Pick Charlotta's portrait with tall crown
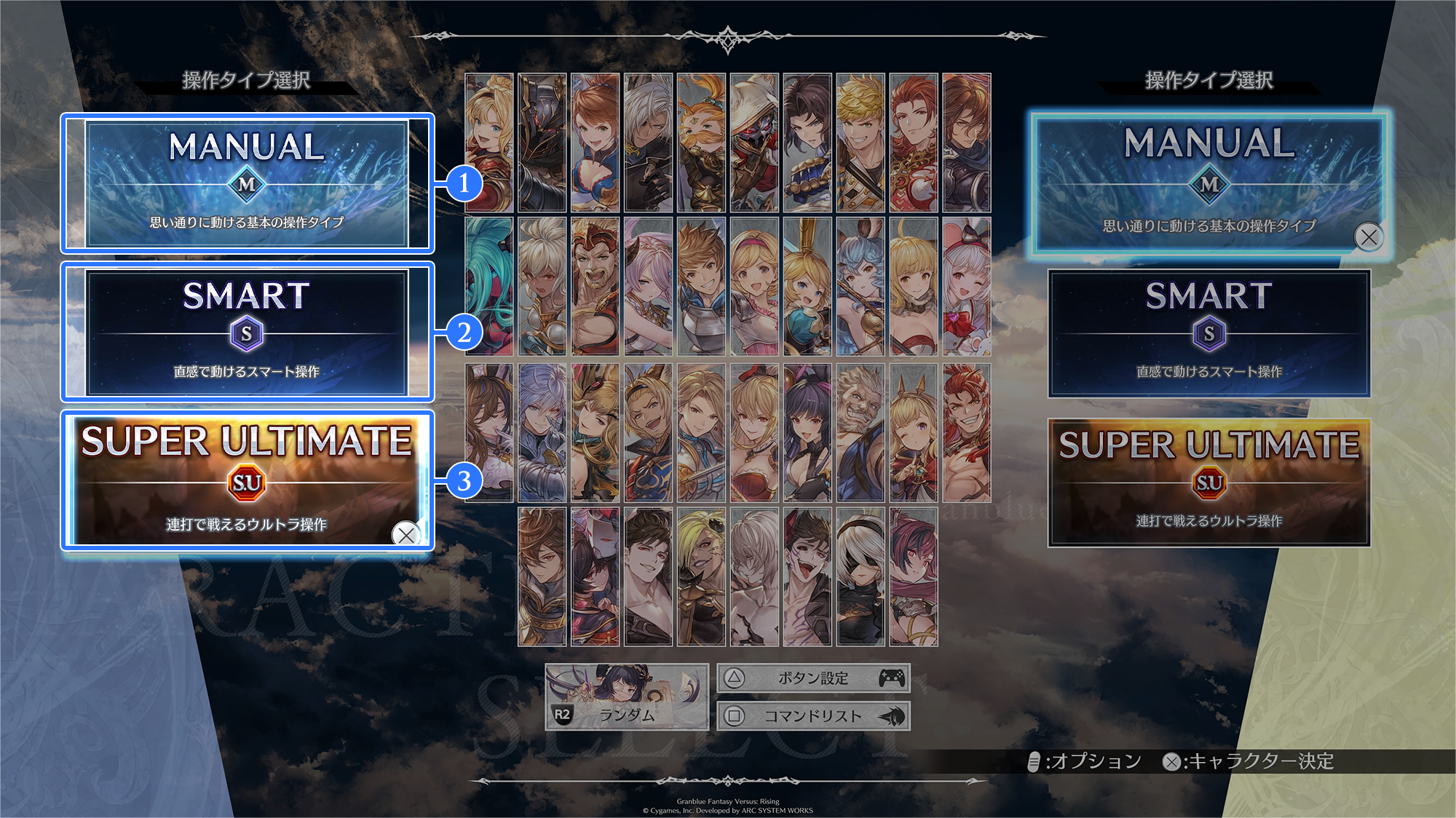1456x818 pixels. [x=807, y=287]
